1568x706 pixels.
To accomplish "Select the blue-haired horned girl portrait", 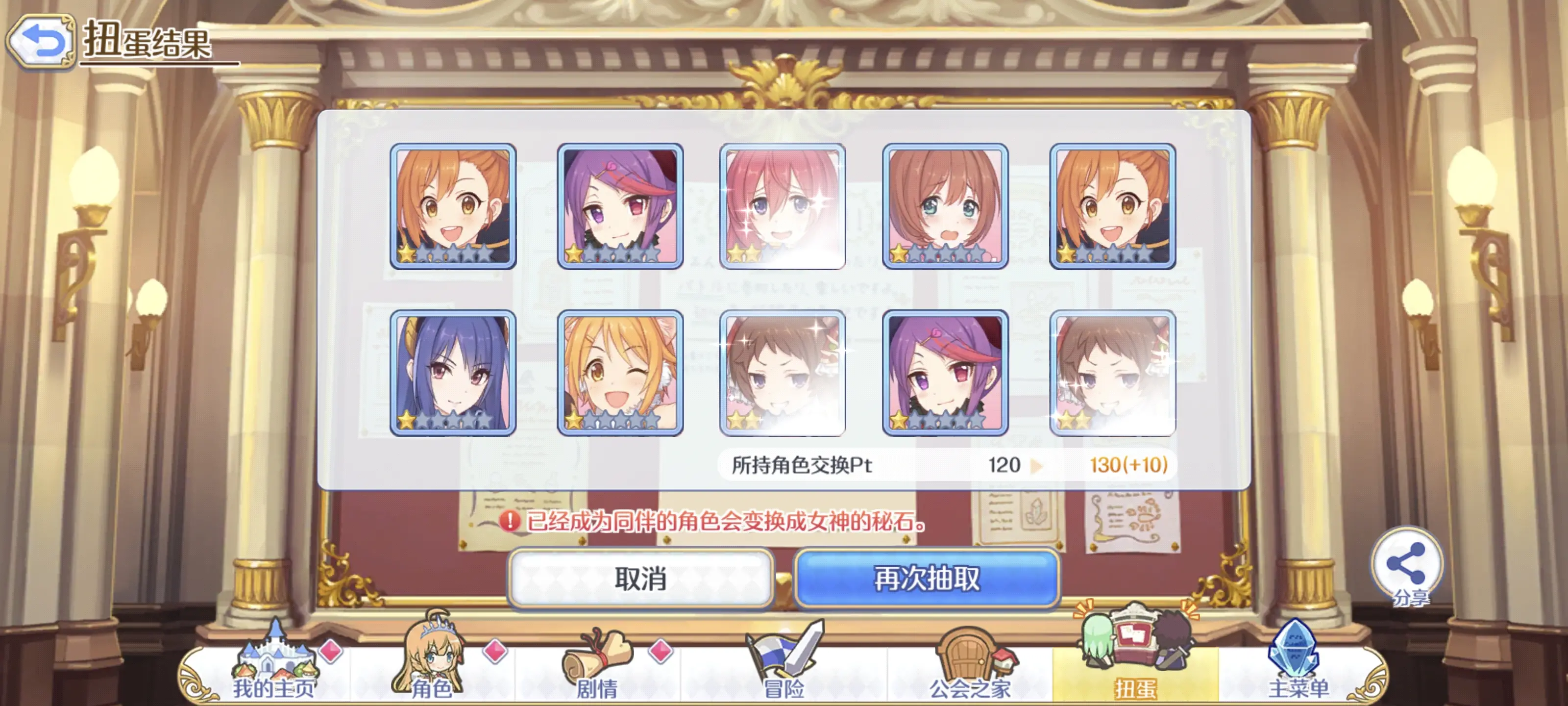I will tap(453, 373).
